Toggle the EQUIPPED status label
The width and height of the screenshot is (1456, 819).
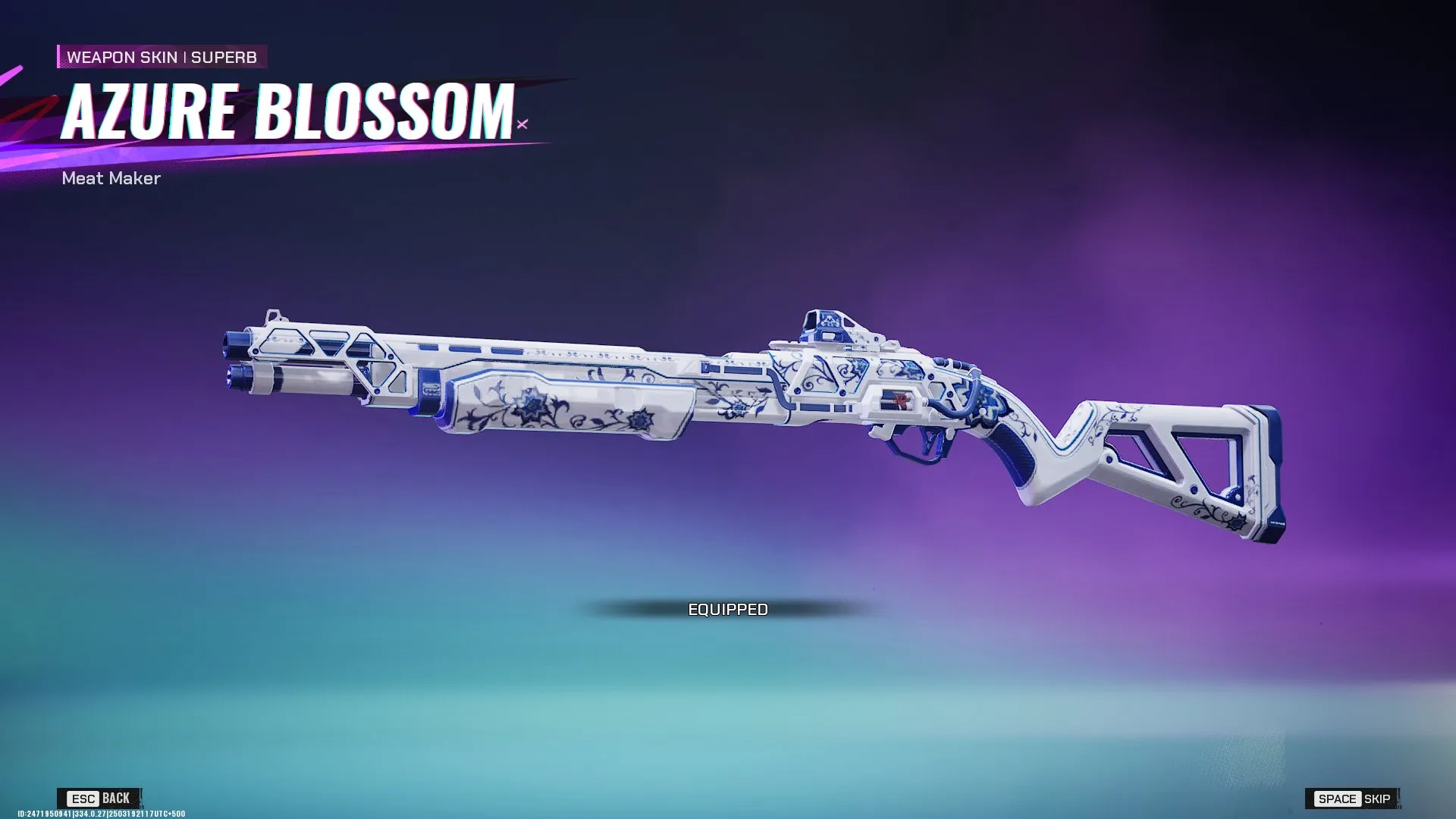pos(728,608)
